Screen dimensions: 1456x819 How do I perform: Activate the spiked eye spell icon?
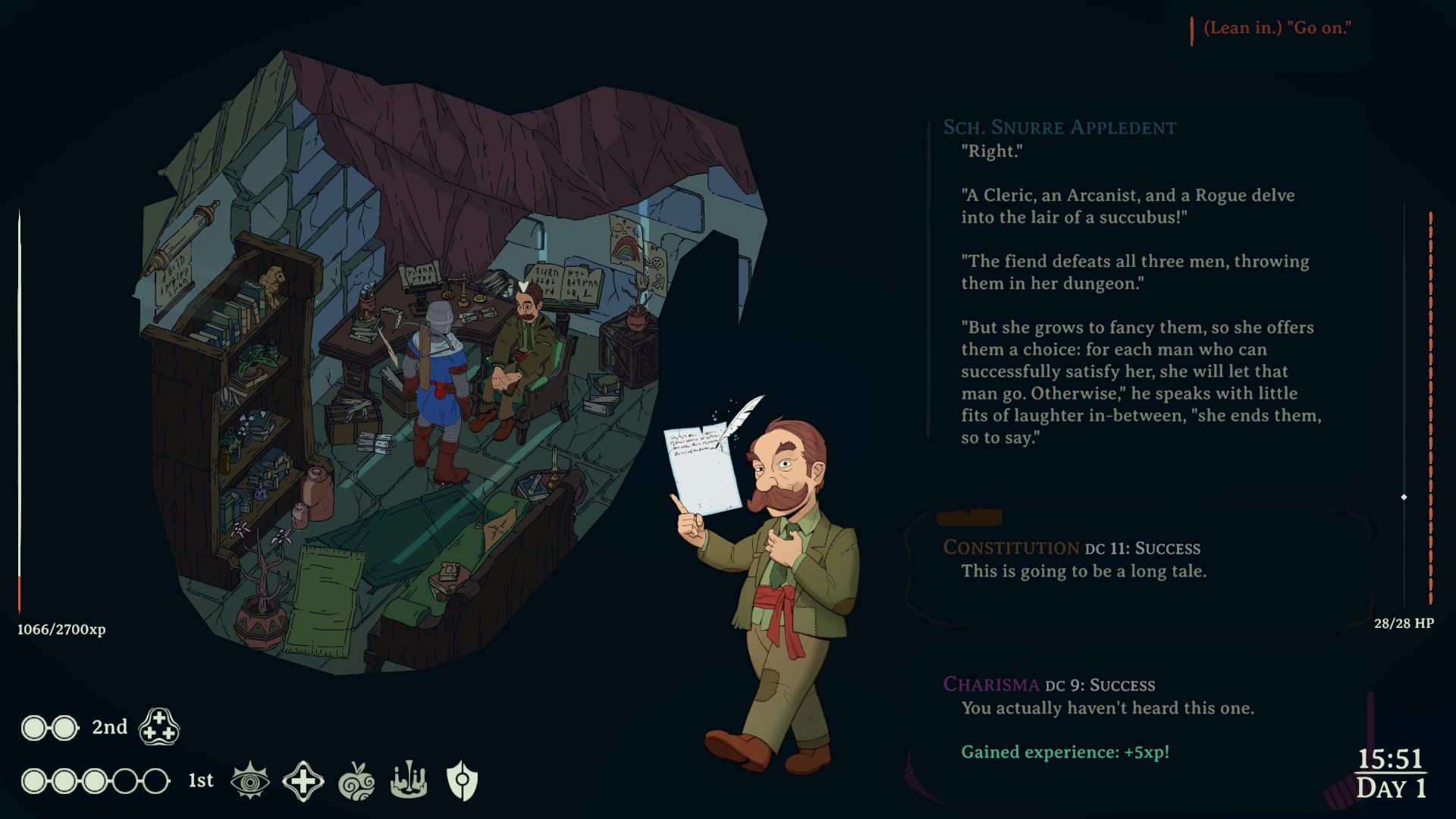point(249,781)
